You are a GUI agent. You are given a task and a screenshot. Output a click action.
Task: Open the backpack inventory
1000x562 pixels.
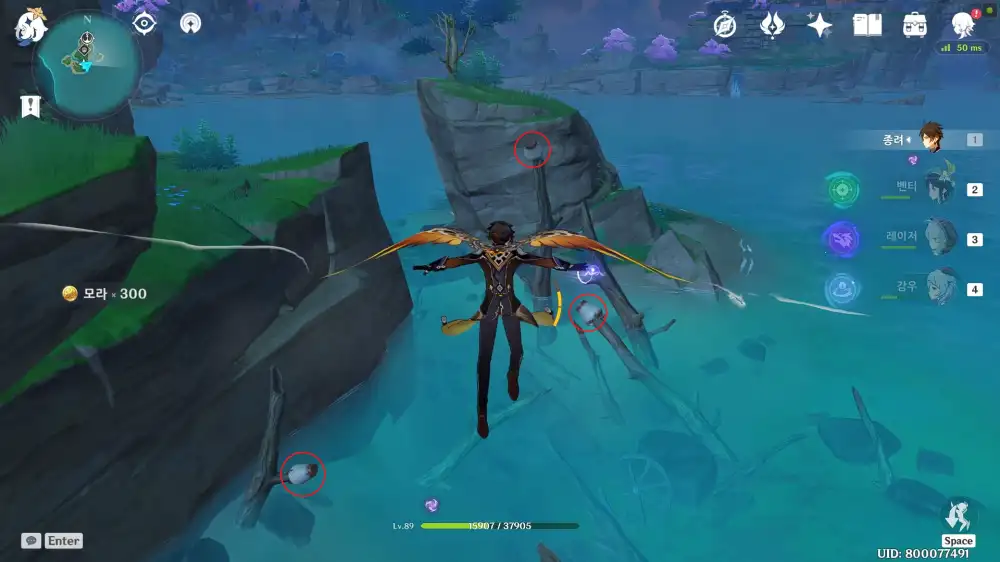[x=914, y=25]
